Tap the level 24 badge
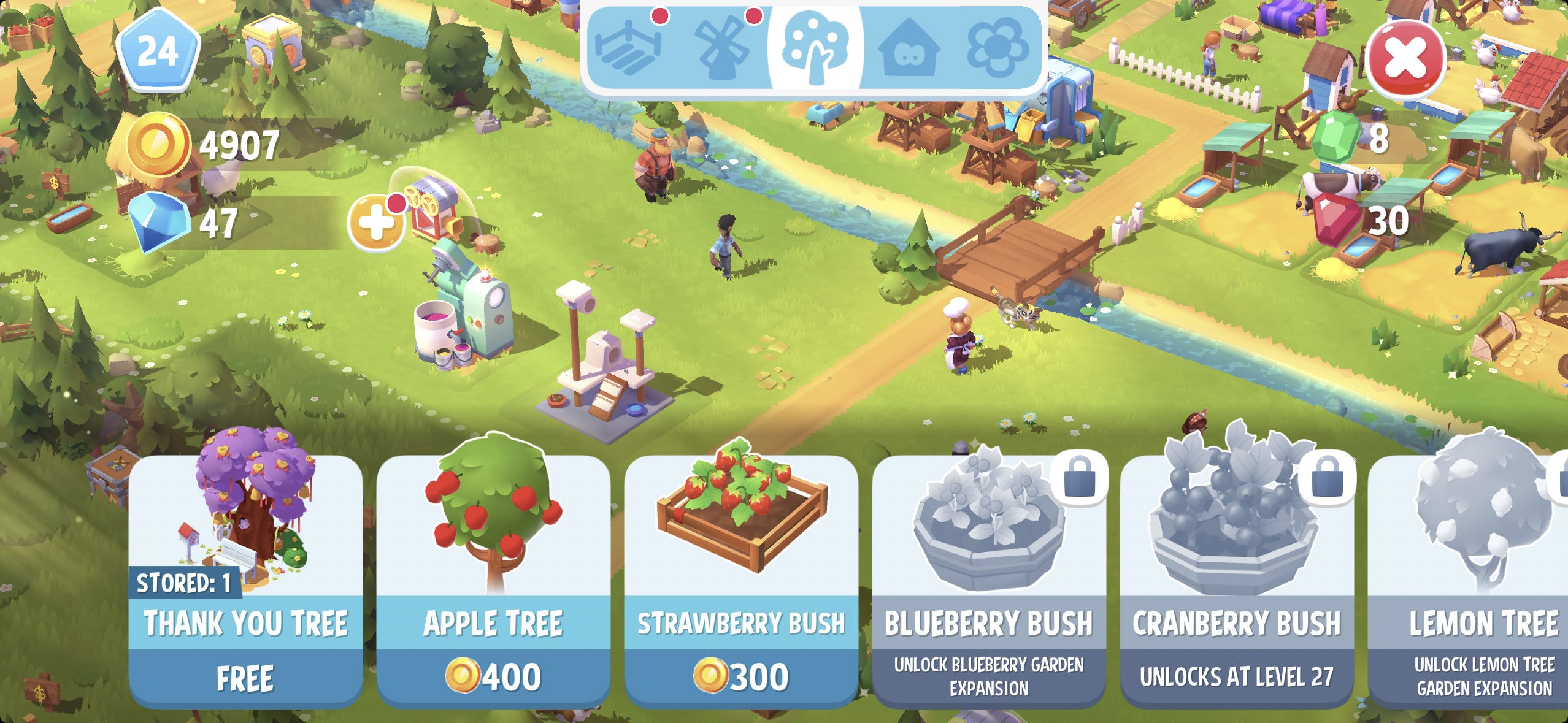 coord(158,52)
